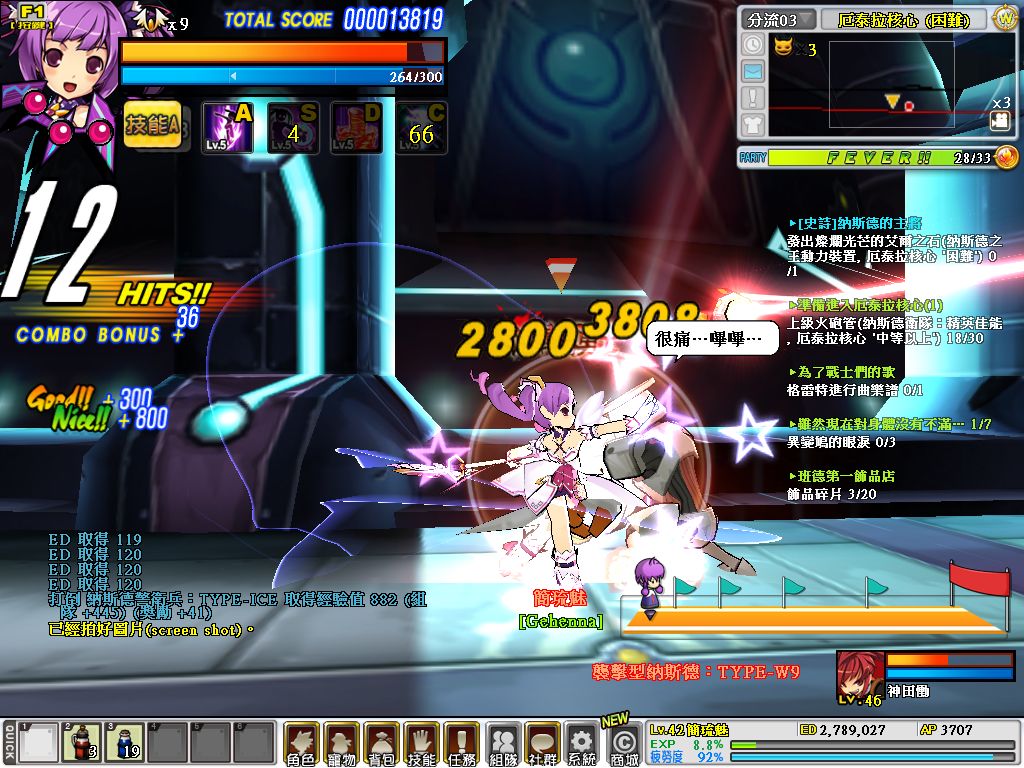Select party member 神田働's portrait
The image size is (1024, 768).
[859, 673]
